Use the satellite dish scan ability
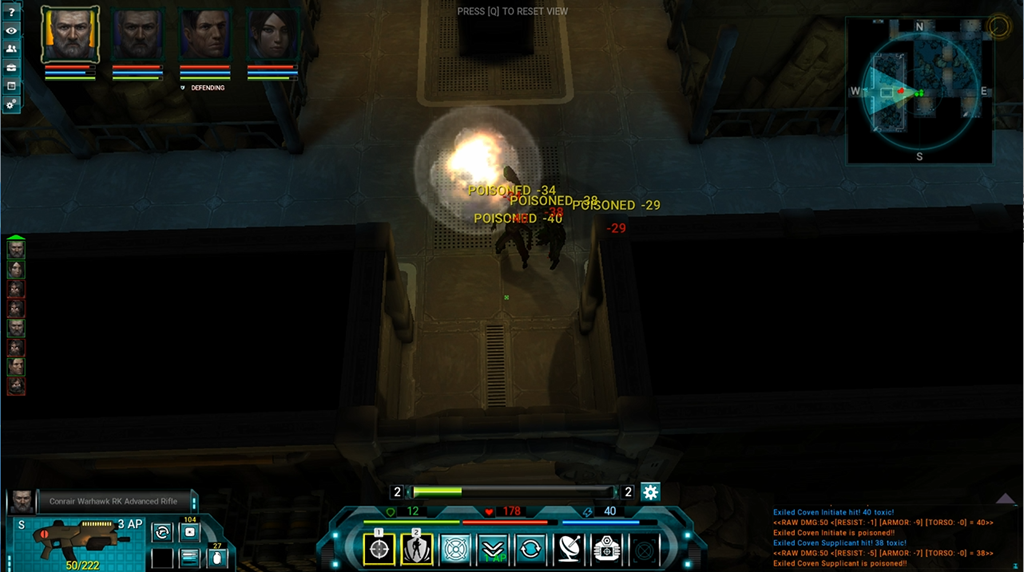 tap(568, 549)
